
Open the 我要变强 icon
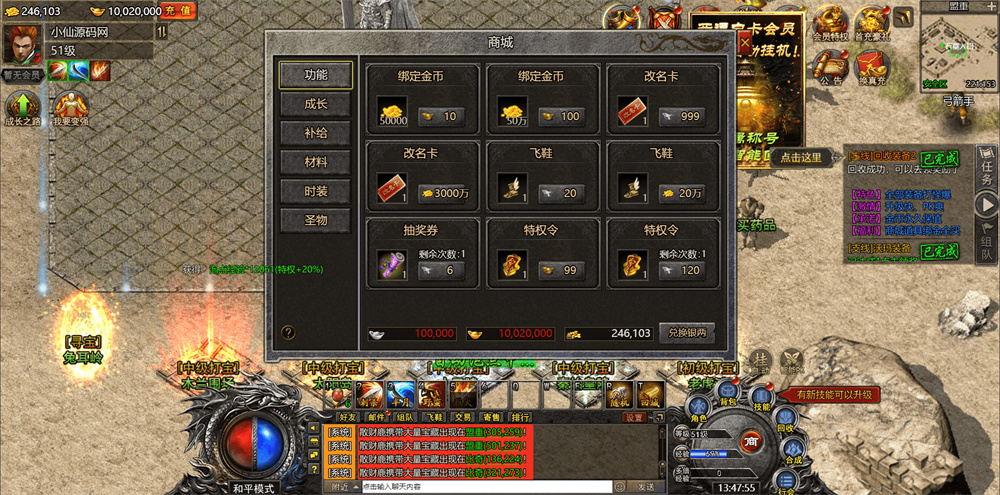pyautogui.click(x=71, y=108)
